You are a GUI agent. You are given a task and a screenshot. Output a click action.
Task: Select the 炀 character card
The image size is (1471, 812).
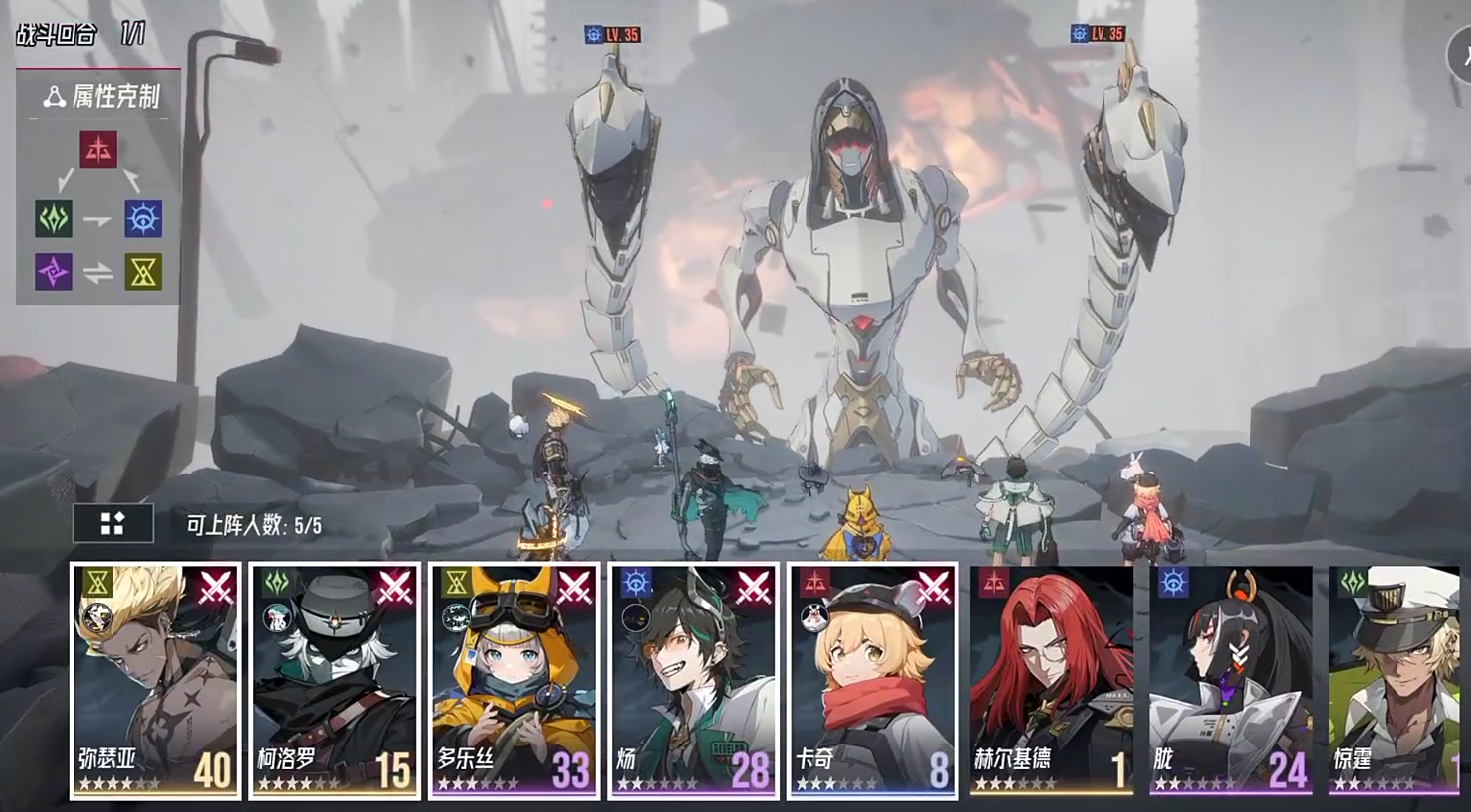click(693, 680)
